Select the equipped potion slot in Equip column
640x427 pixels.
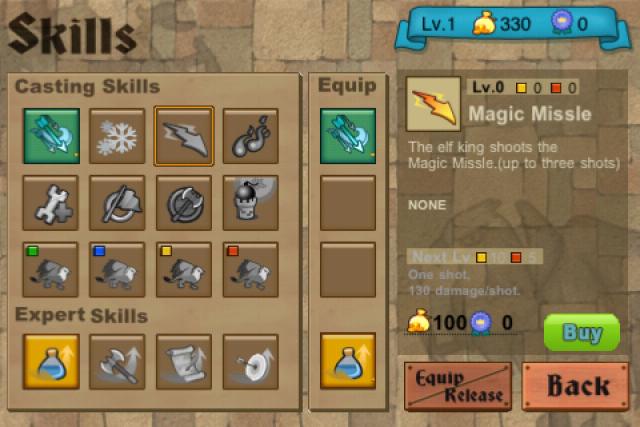(x=348, y=360)
